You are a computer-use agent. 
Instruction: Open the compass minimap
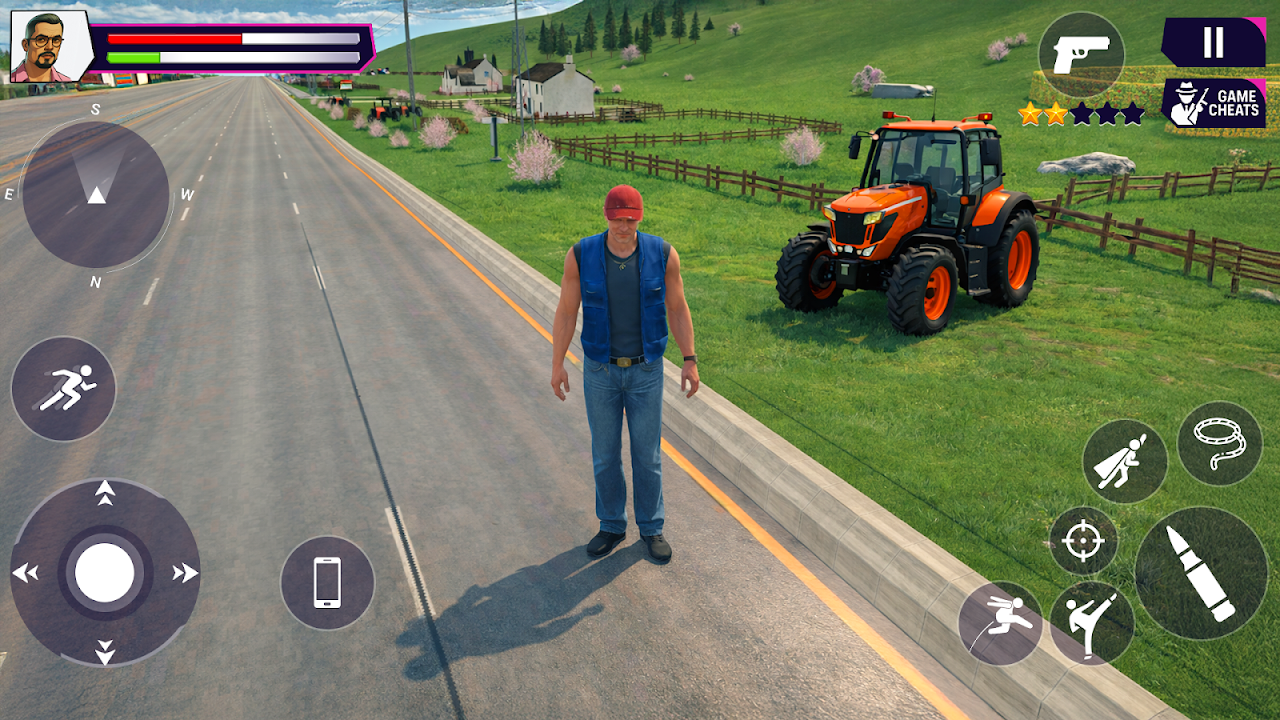pos(95,194)
